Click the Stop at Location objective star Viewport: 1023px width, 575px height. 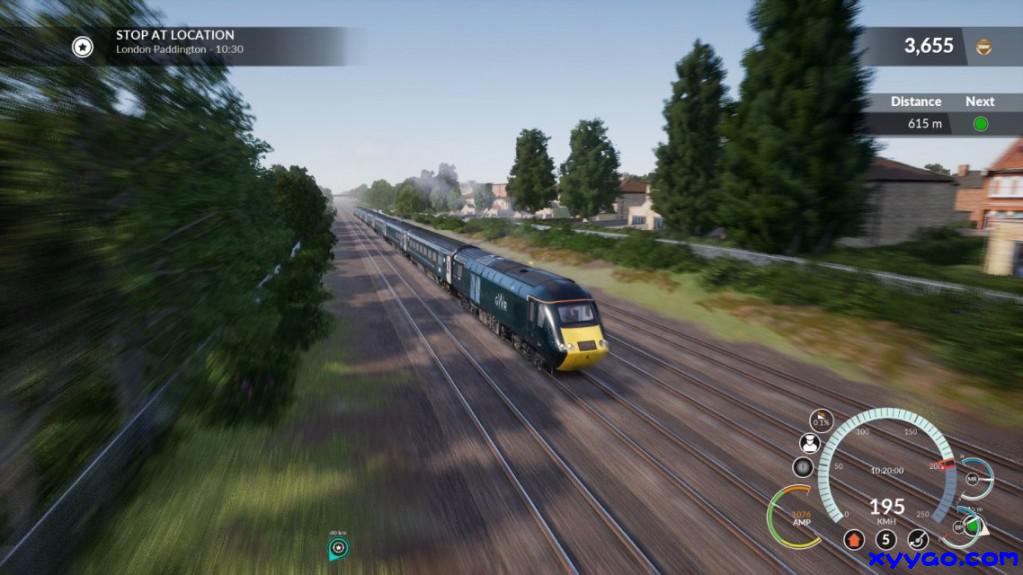coord(82,46)
